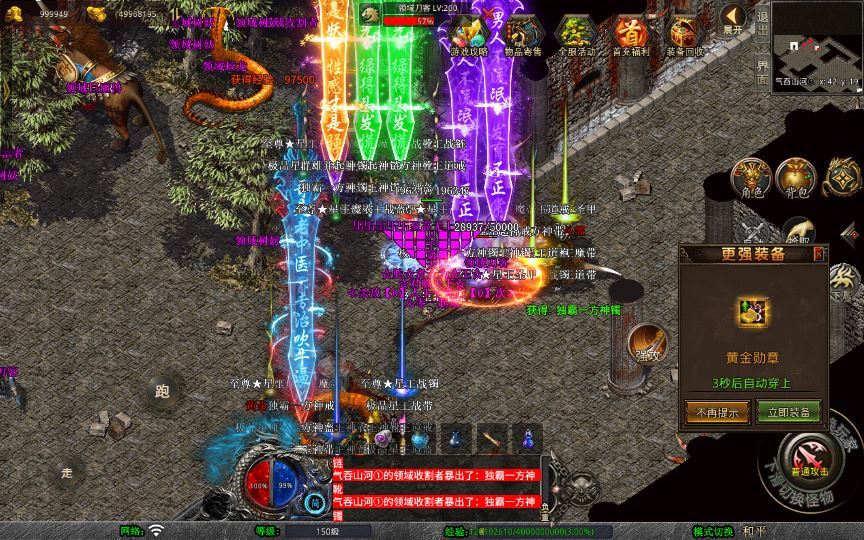Open the 背包 bag inventory
The height and width of the screenshot is (540, 864).
797,177
